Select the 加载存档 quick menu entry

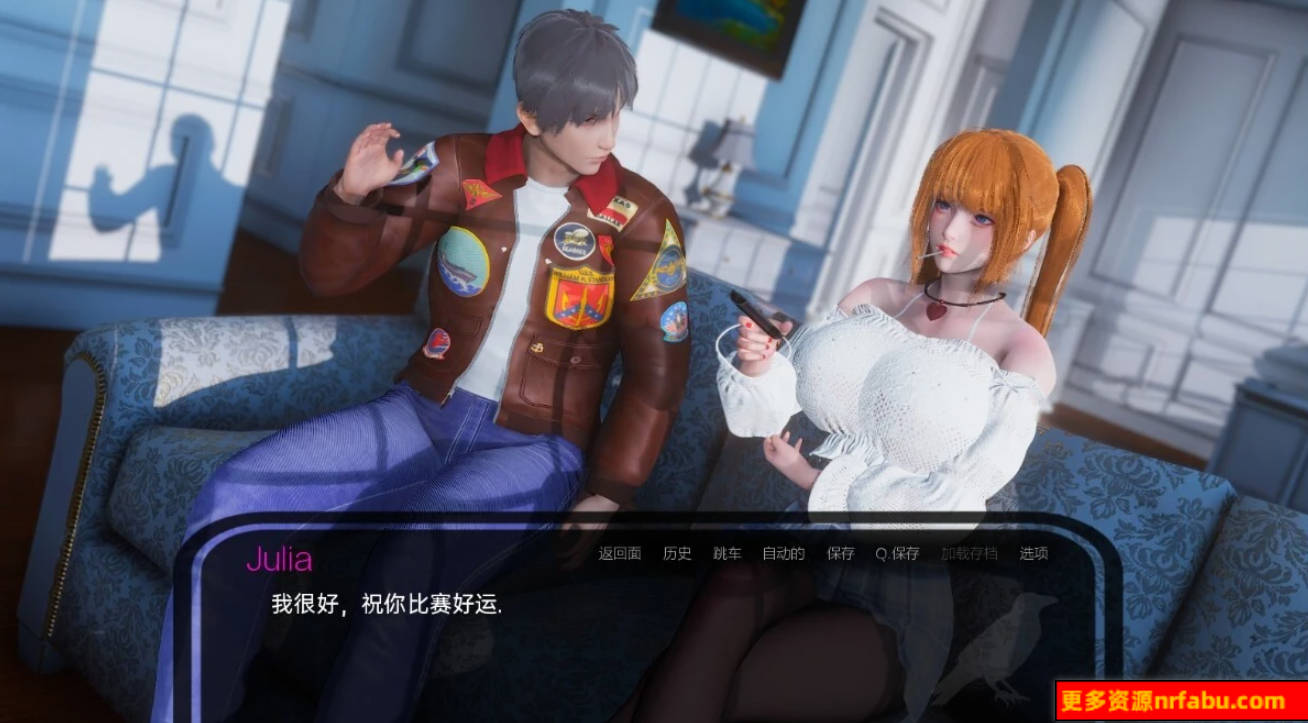pos(969,552)
